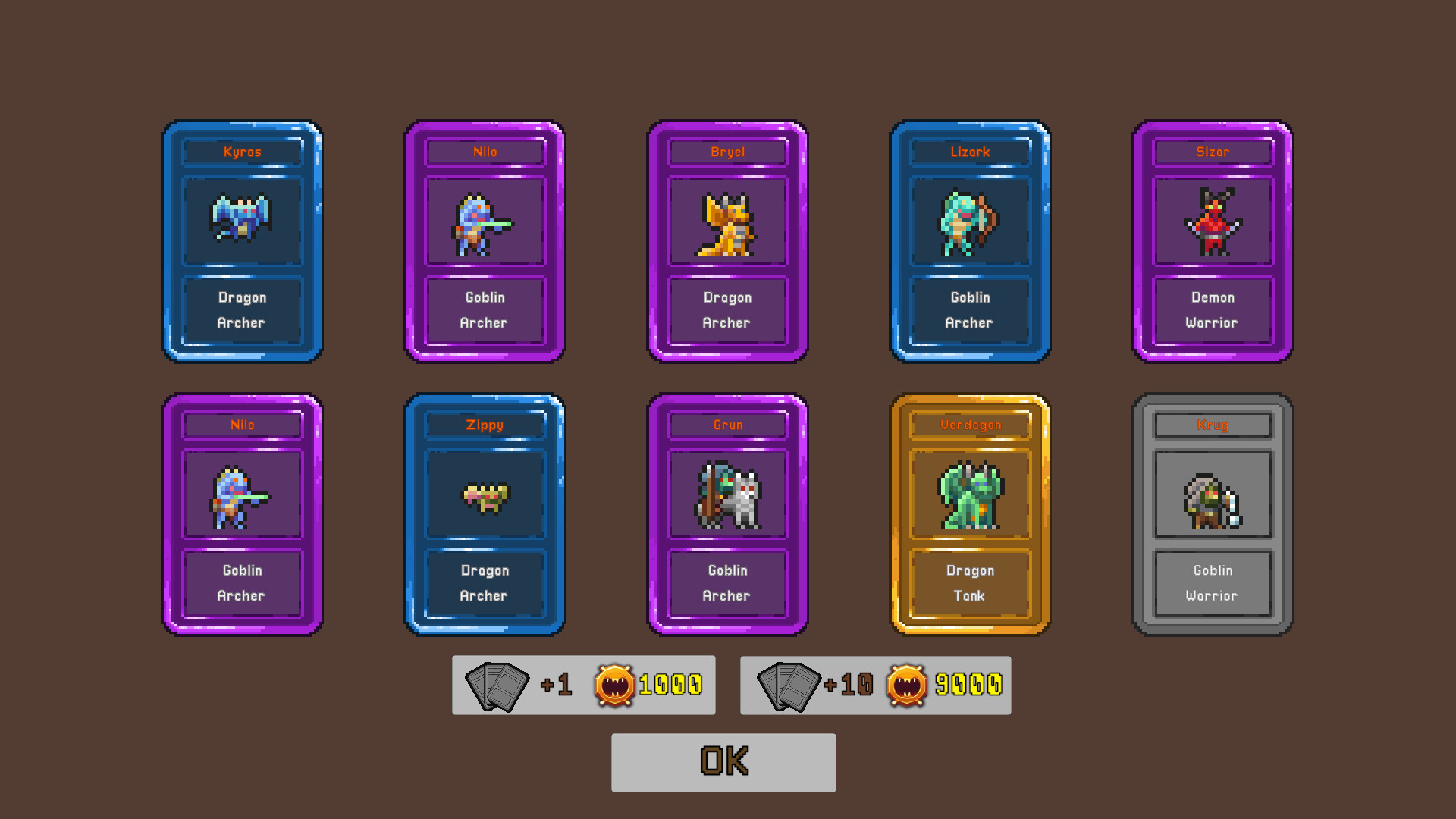The width and height of the screenshot is (1456, 819).
Task: Click the card stack icon next to +1
Action: [497, 685]
